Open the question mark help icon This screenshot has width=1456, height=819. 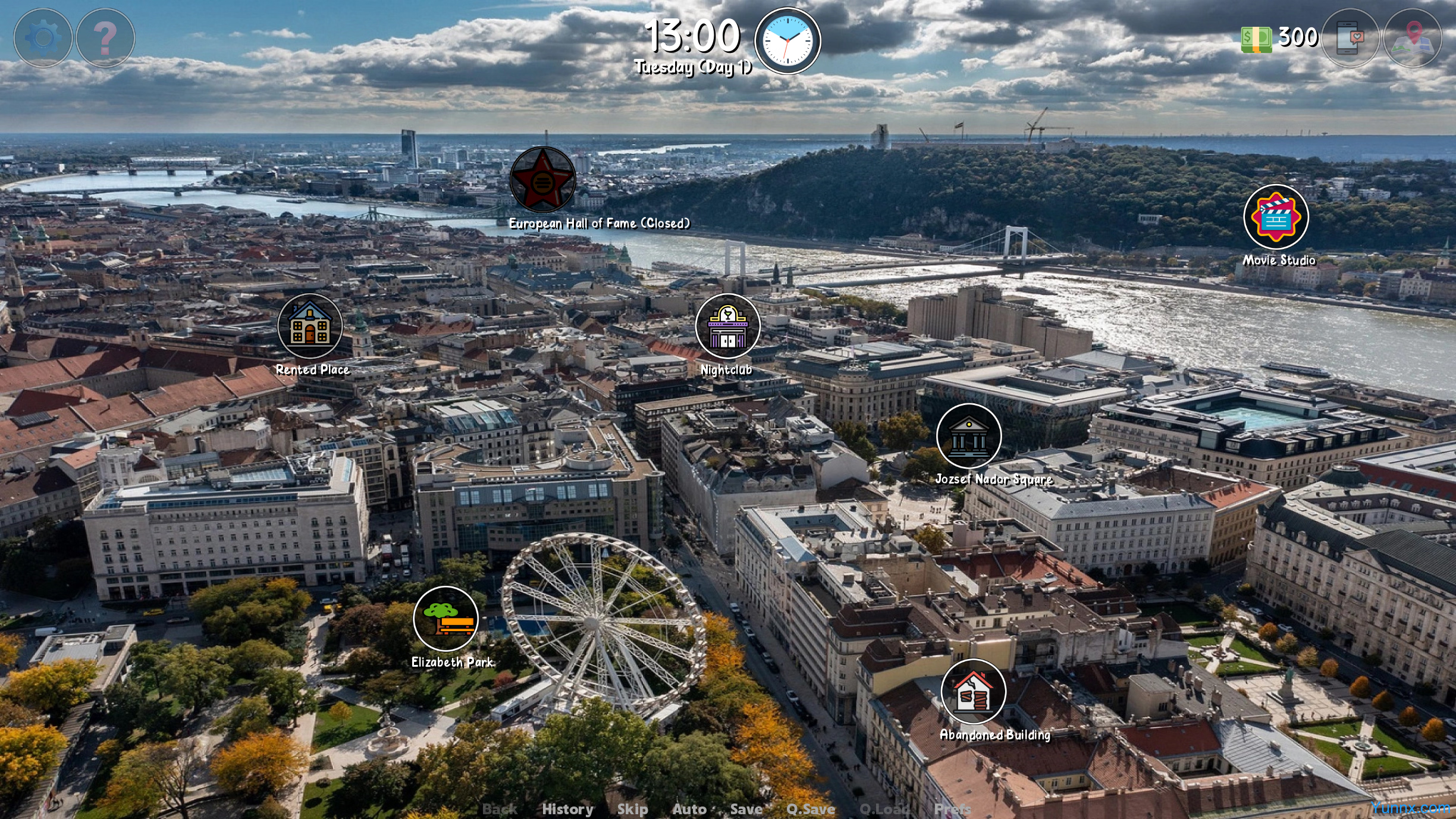(x=105, y=38)
